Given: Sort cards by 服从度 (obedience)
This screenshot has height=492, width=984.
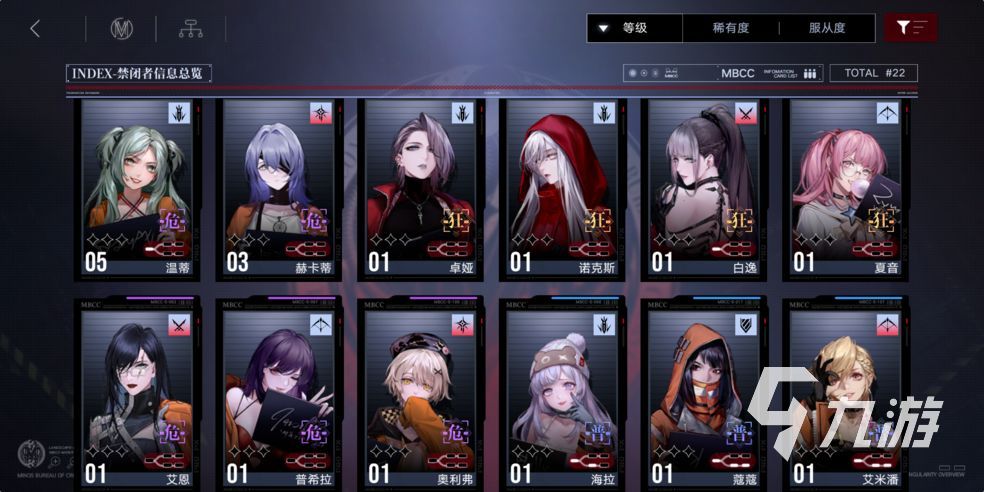Looking at the screenshot, I should pos(828,28).
